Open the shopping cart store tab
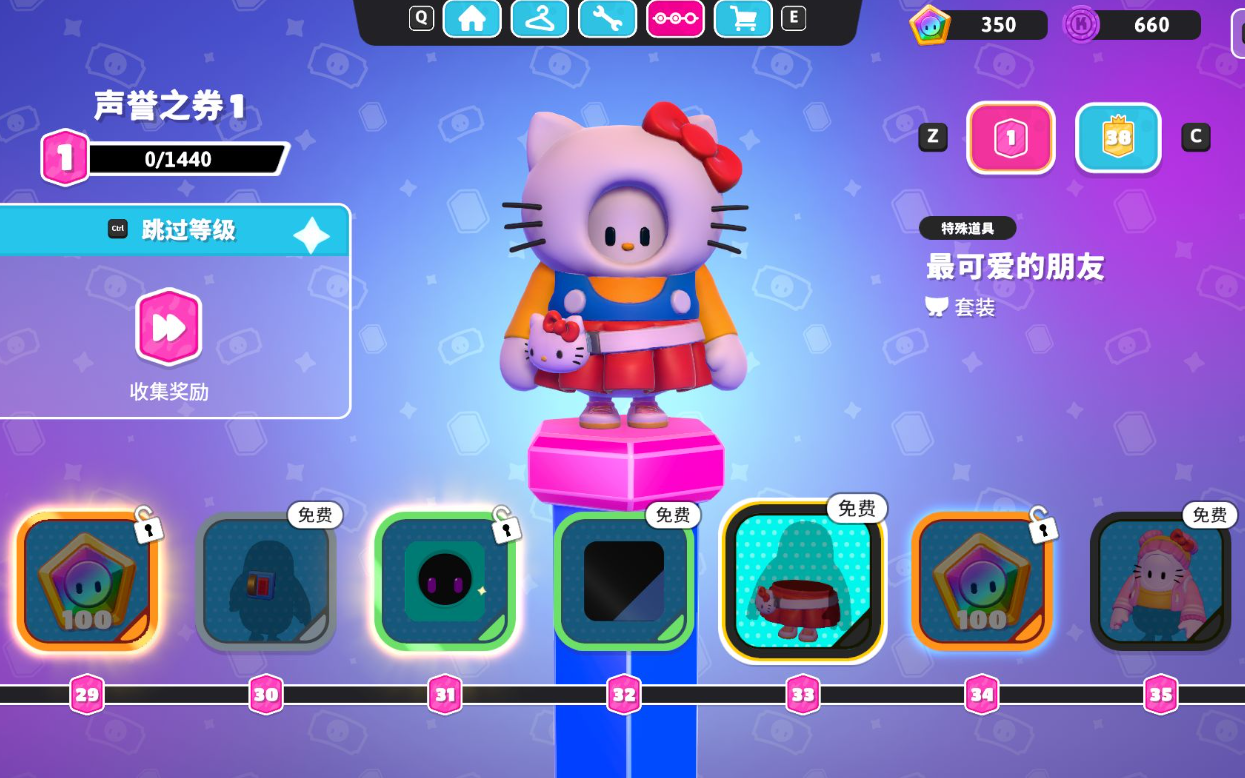 pyautogui.click(x=743, y=18)
